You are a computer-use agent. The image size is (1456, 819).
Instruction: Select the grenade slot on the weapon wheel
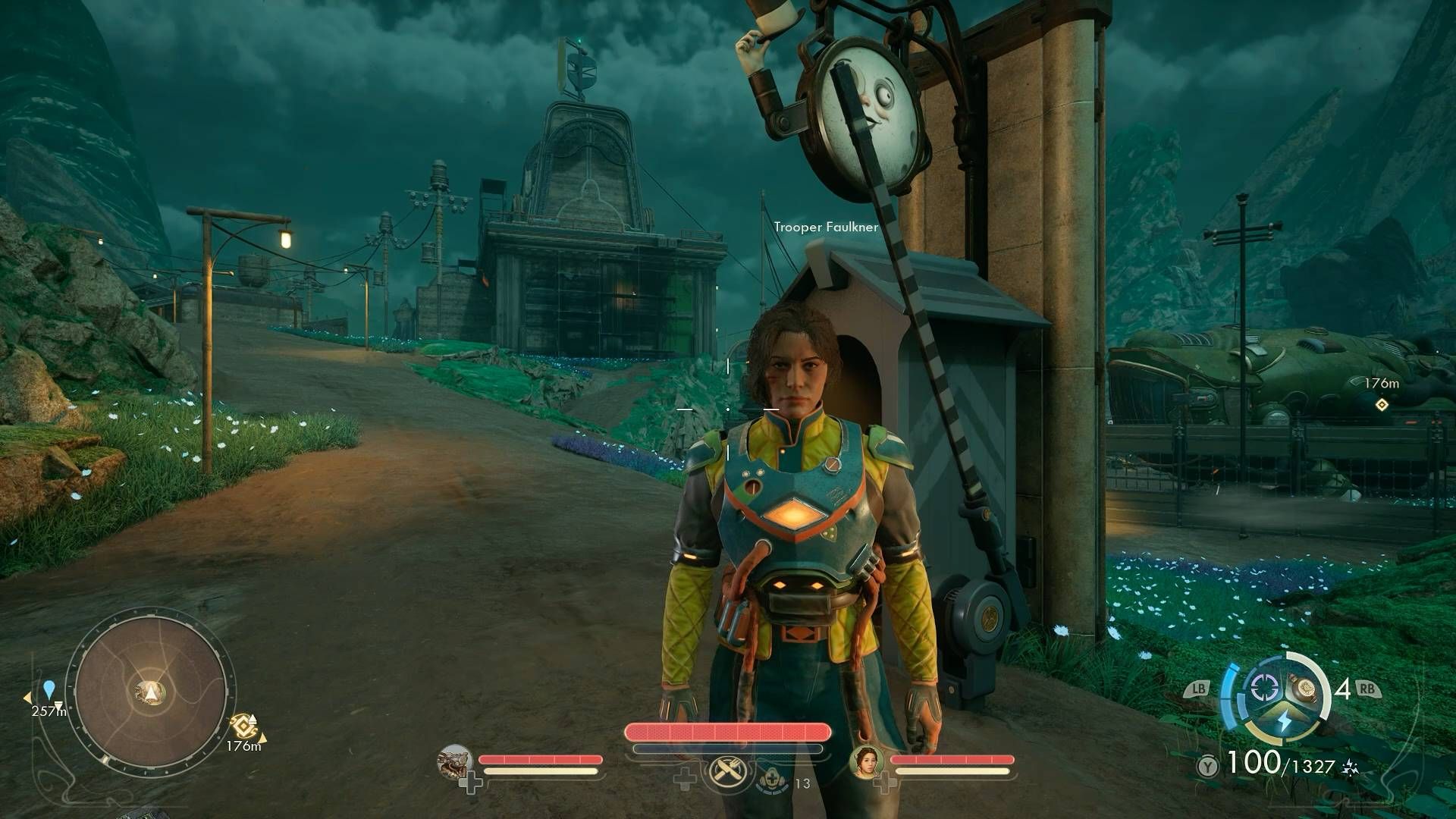coord(1303,689)
